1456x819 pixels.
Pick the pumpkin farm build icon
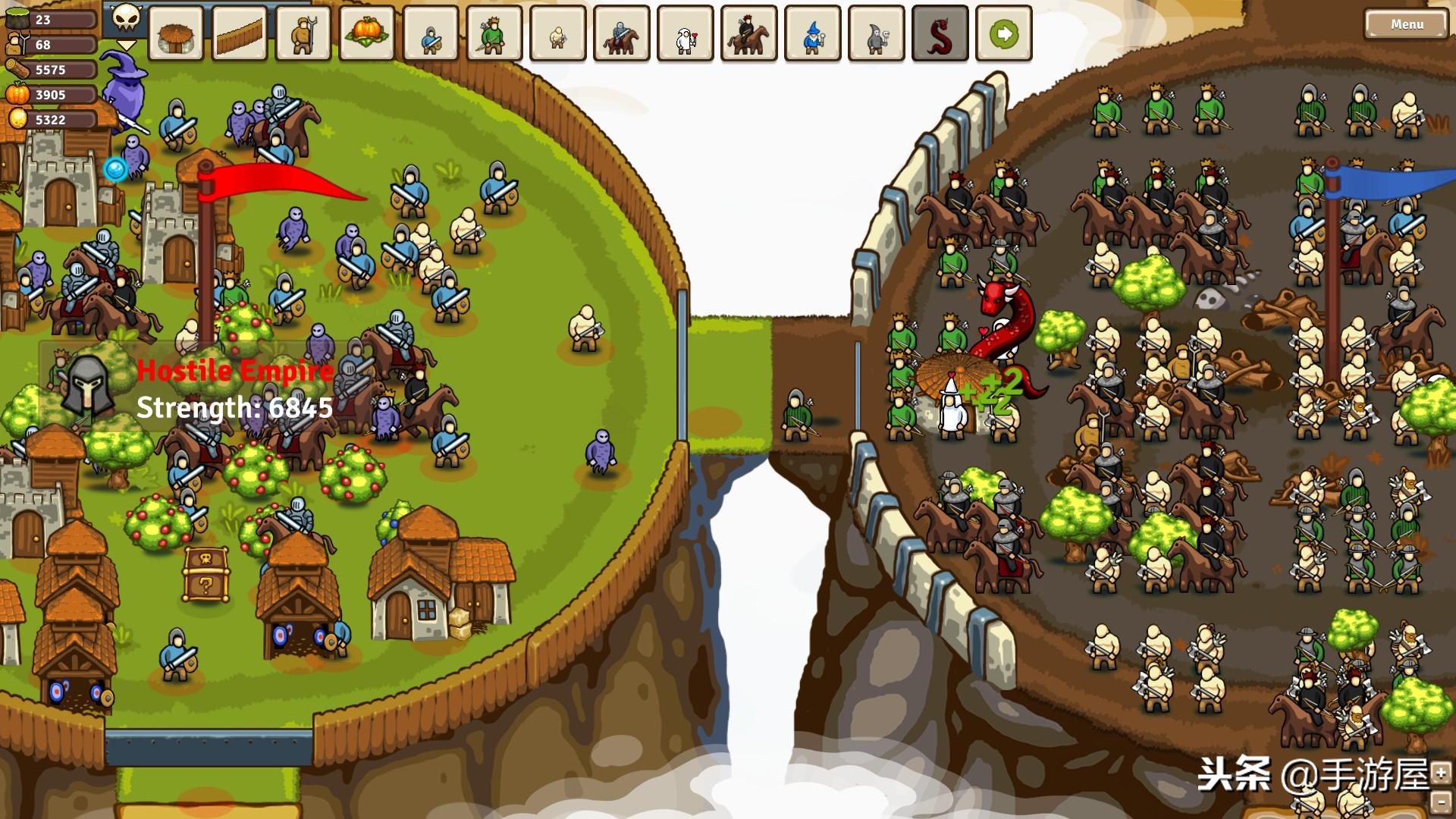click(x=367, y=33)
